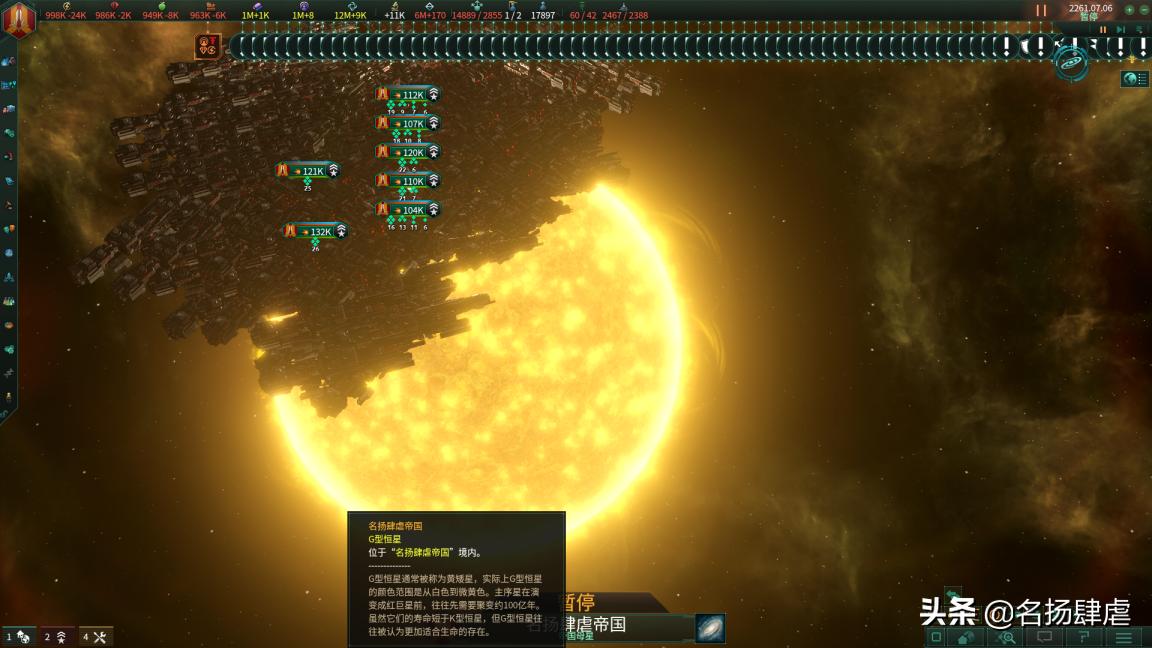This screenshot has width=1152, height=648.
Task: Open the main menu hamburger button
Action: (1124, 637)
